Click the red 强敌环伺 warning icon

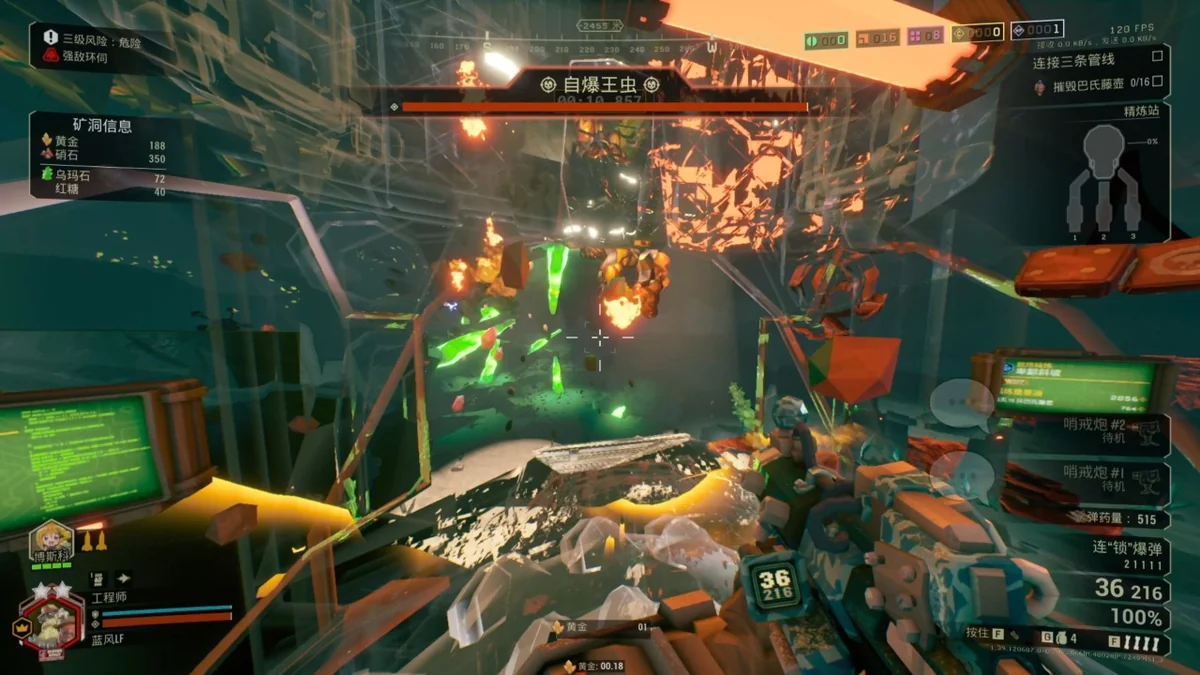51,57
